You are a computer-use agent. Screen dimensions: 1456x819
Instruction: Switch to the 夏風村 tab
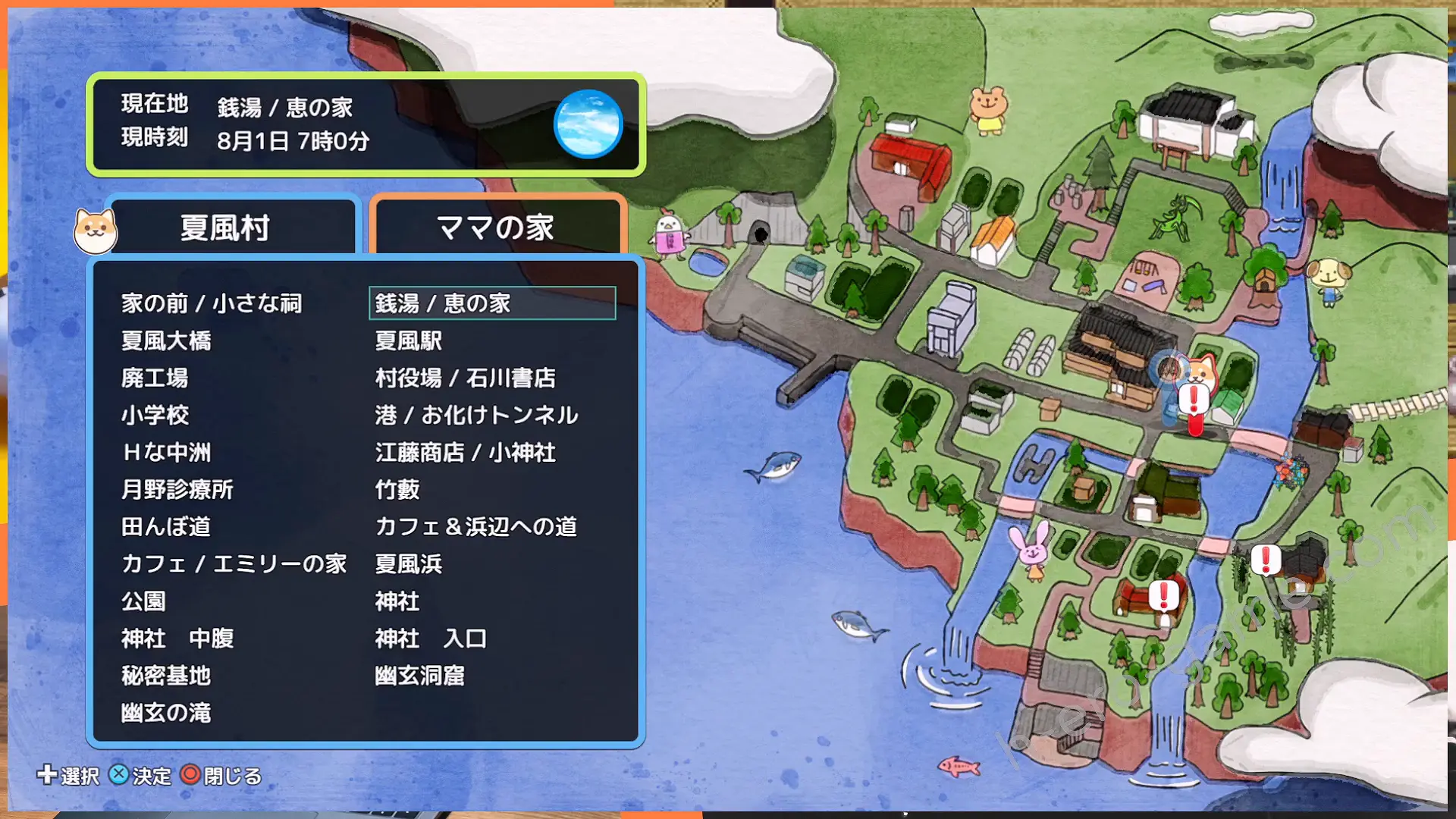[225, 227]
